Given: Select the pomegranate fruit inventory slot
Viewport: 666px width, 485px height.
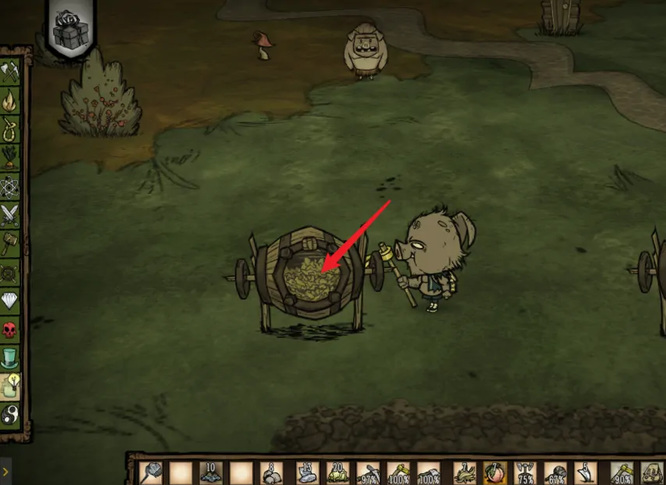Looking at the screenshot, I should [x=493, y=472].
